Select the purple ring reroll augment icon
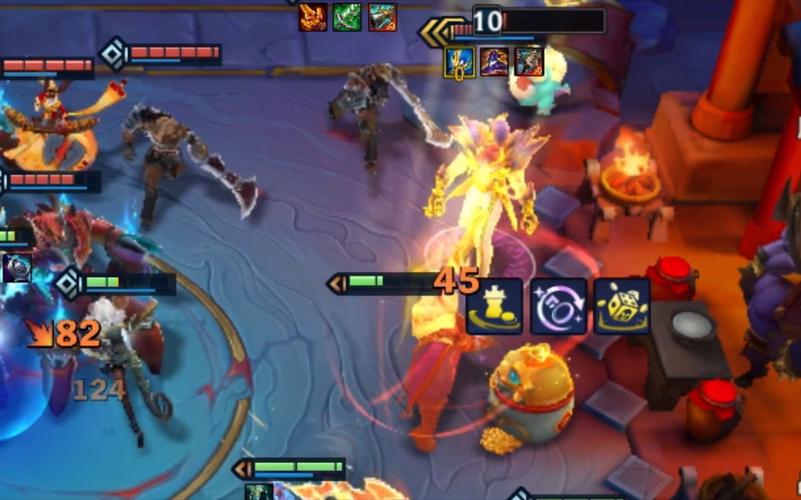 tap(558, 306)
